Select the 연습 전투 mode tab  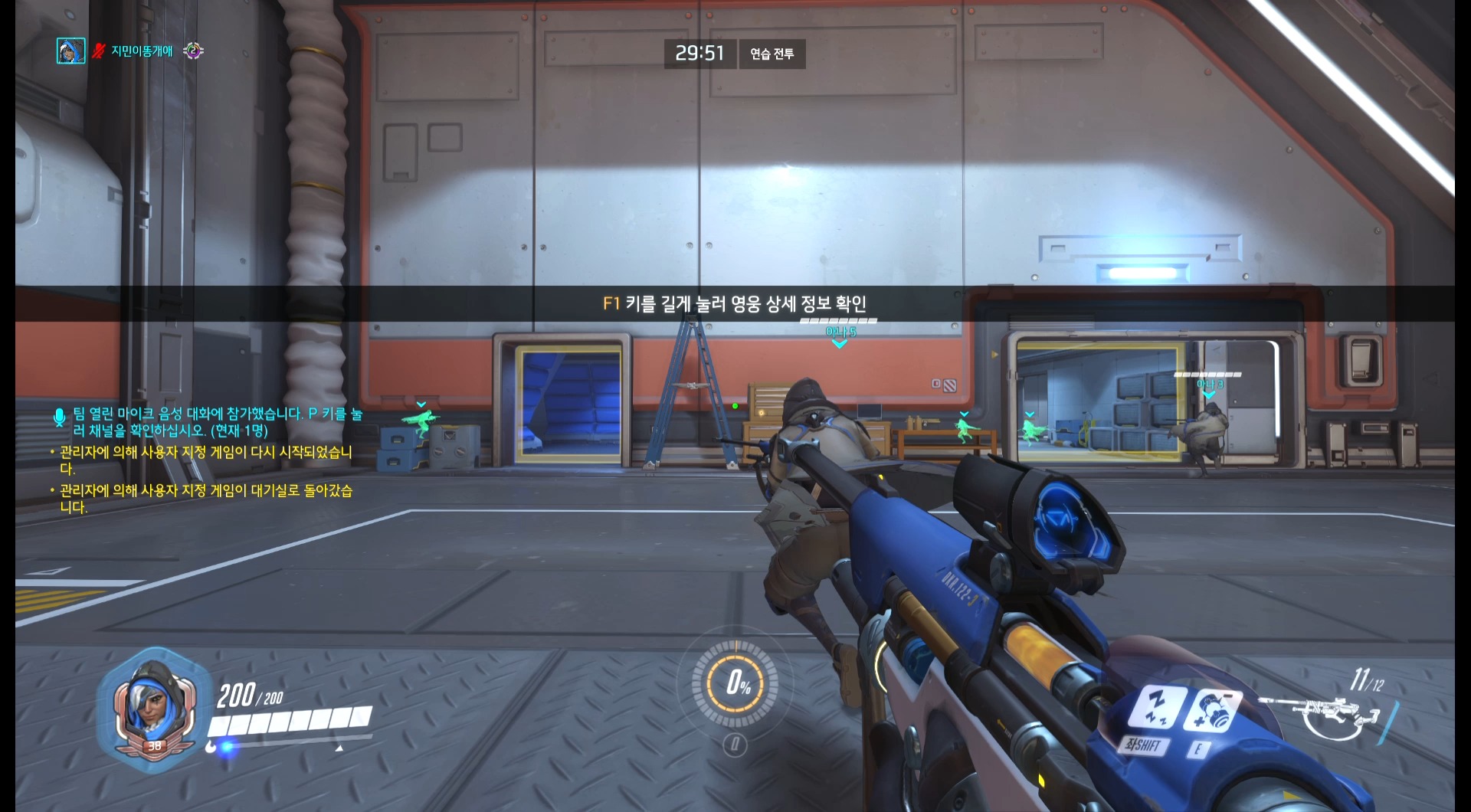(772, 54)
